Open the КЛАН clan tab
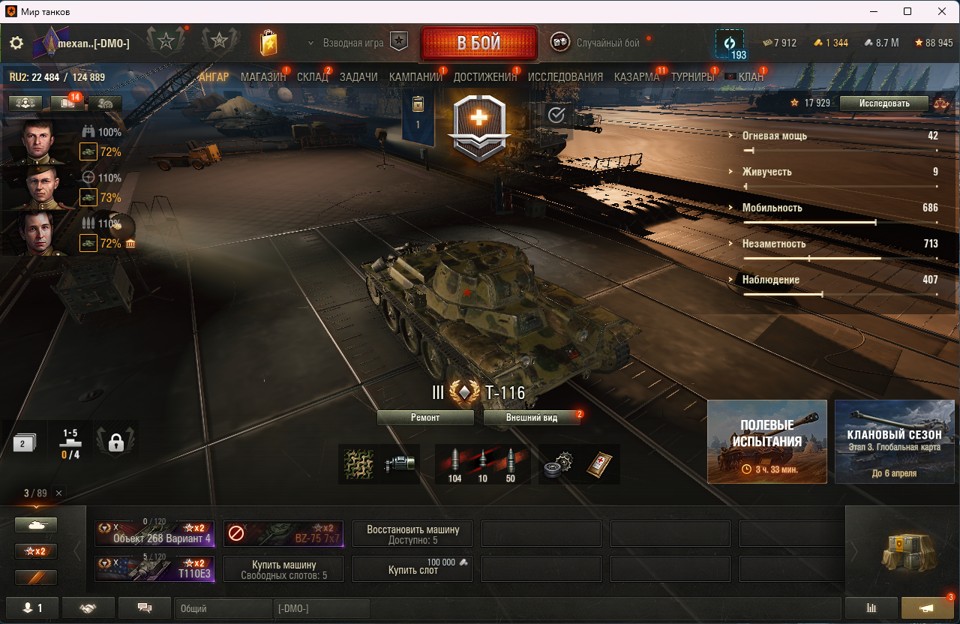This screenshot has width=960, height=624. click(750, 77)
